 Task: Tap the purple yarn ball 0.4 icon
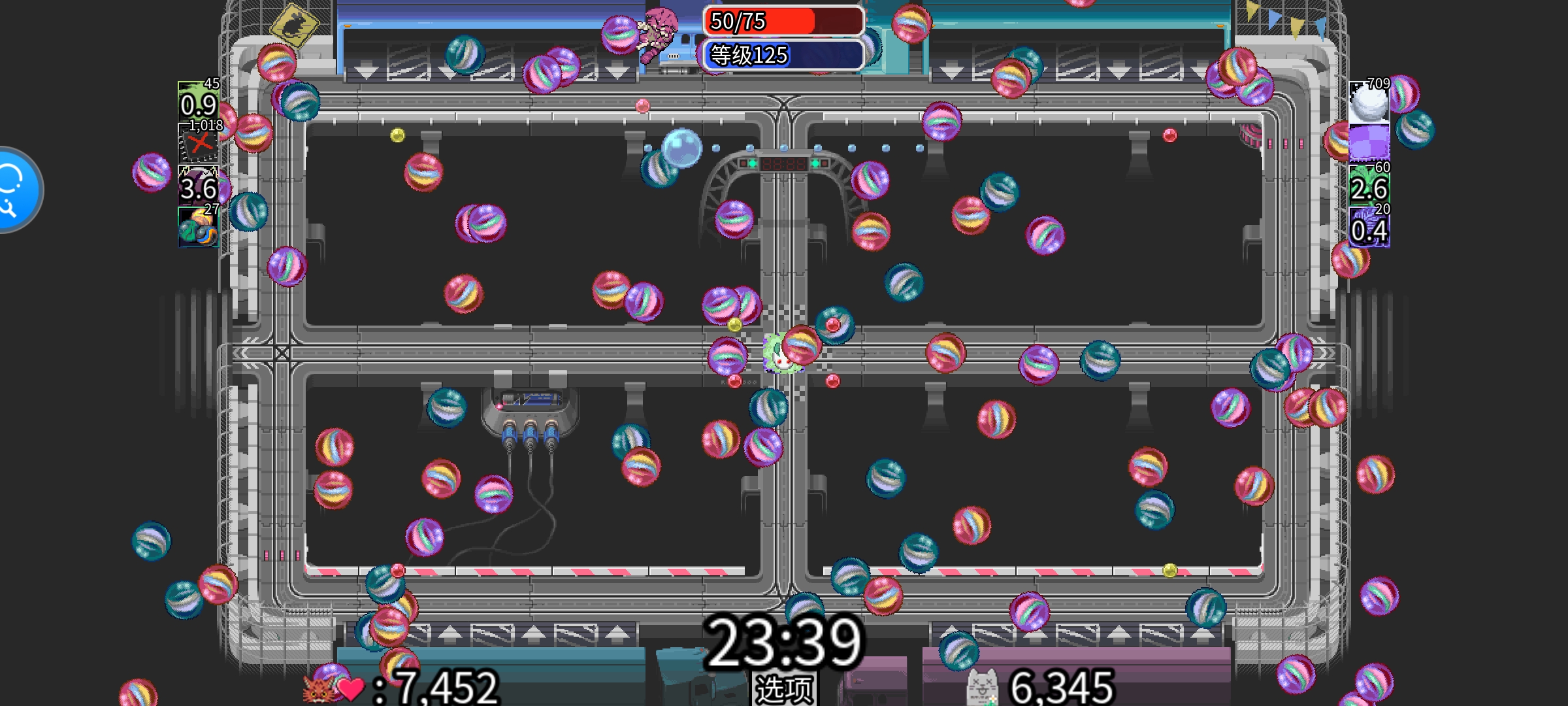click(x=1369, y=227)
